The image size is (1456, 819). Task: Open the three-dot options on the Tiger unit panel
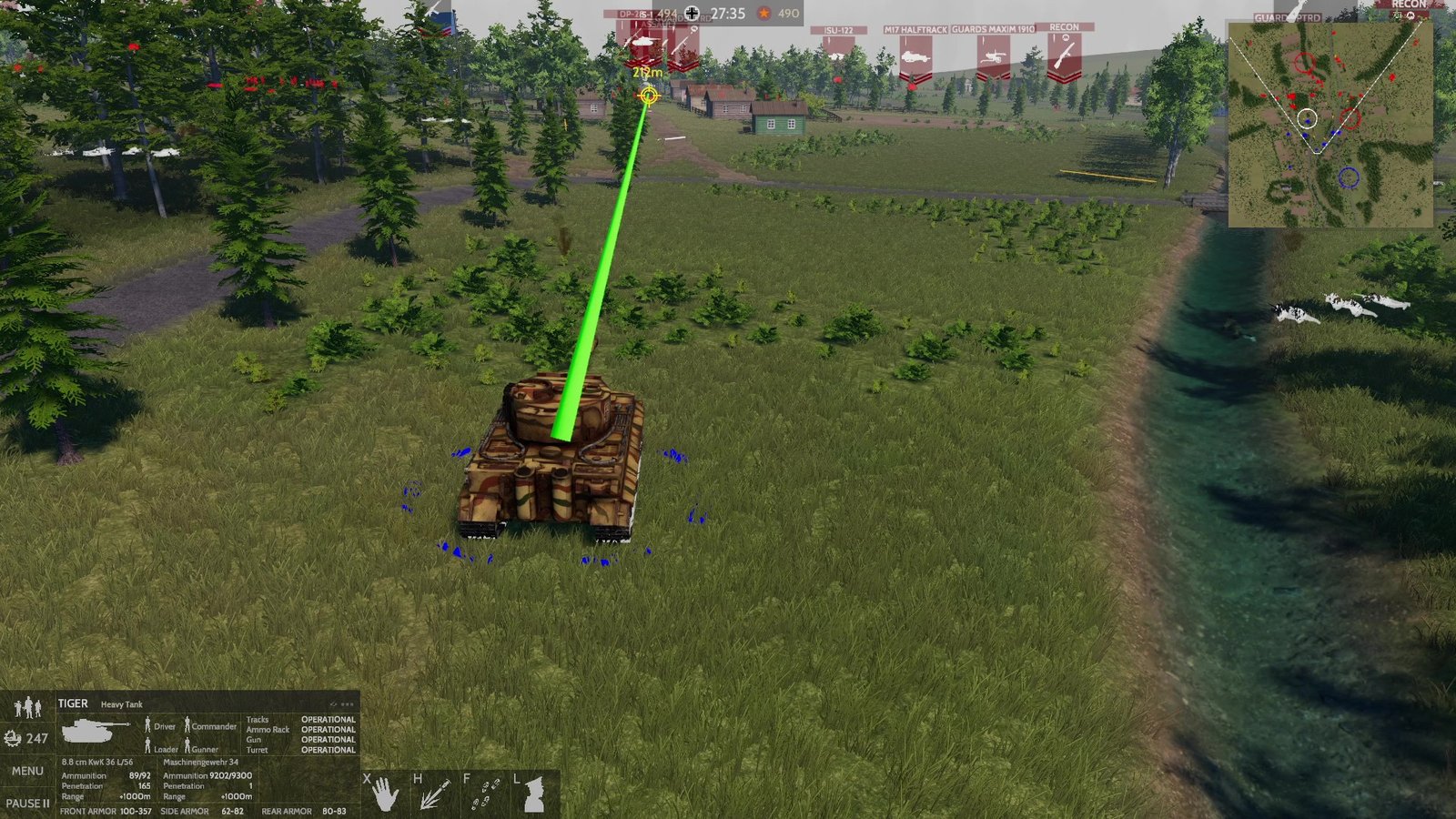pos(349,703)
